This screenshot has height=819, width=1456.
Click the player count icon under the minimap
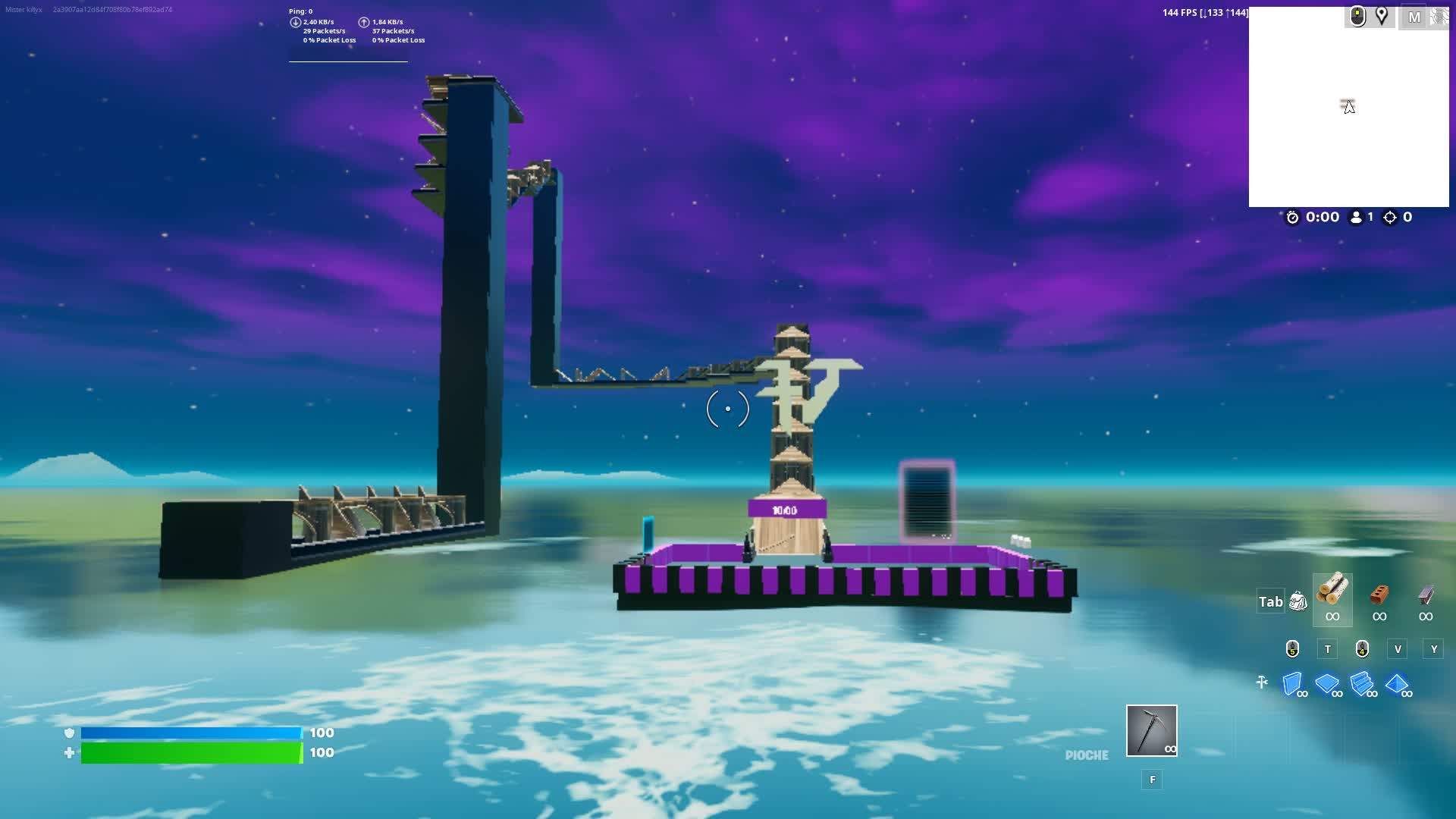pos(1356,218)
